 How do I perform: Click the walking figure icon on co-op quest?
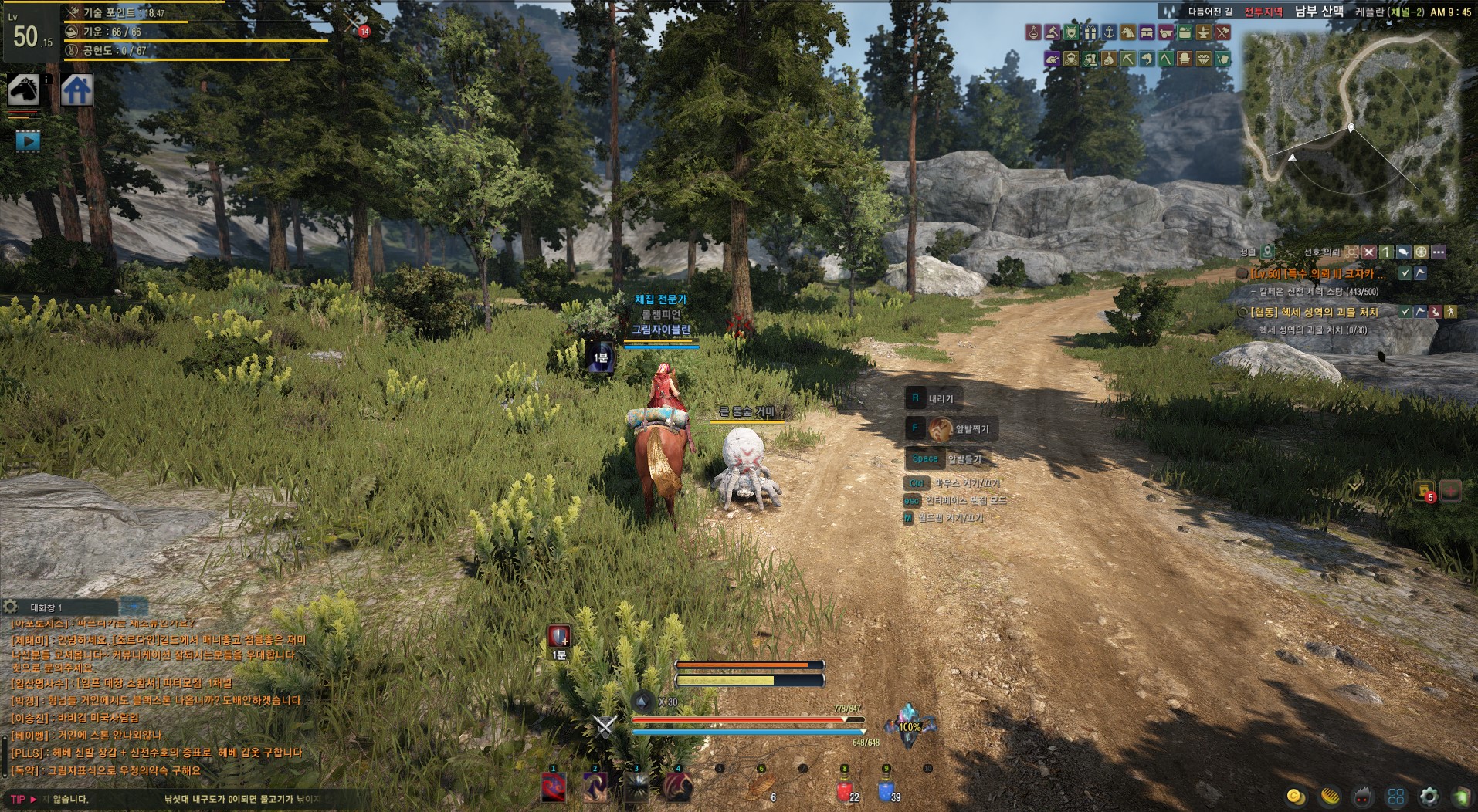coord(1451,312)
